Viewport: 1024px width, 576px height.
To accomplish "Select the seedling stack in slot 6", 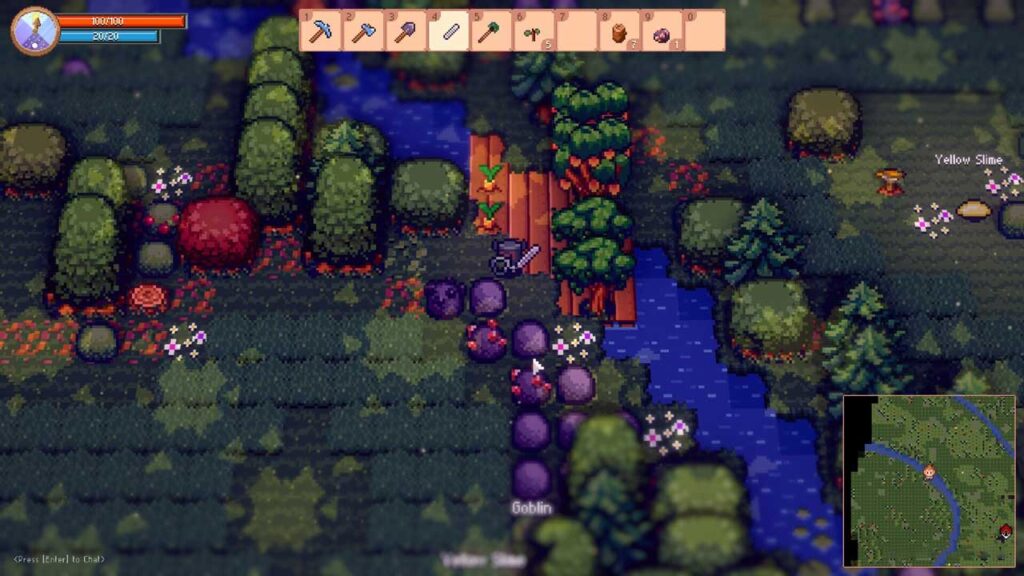I will (533, 32).
